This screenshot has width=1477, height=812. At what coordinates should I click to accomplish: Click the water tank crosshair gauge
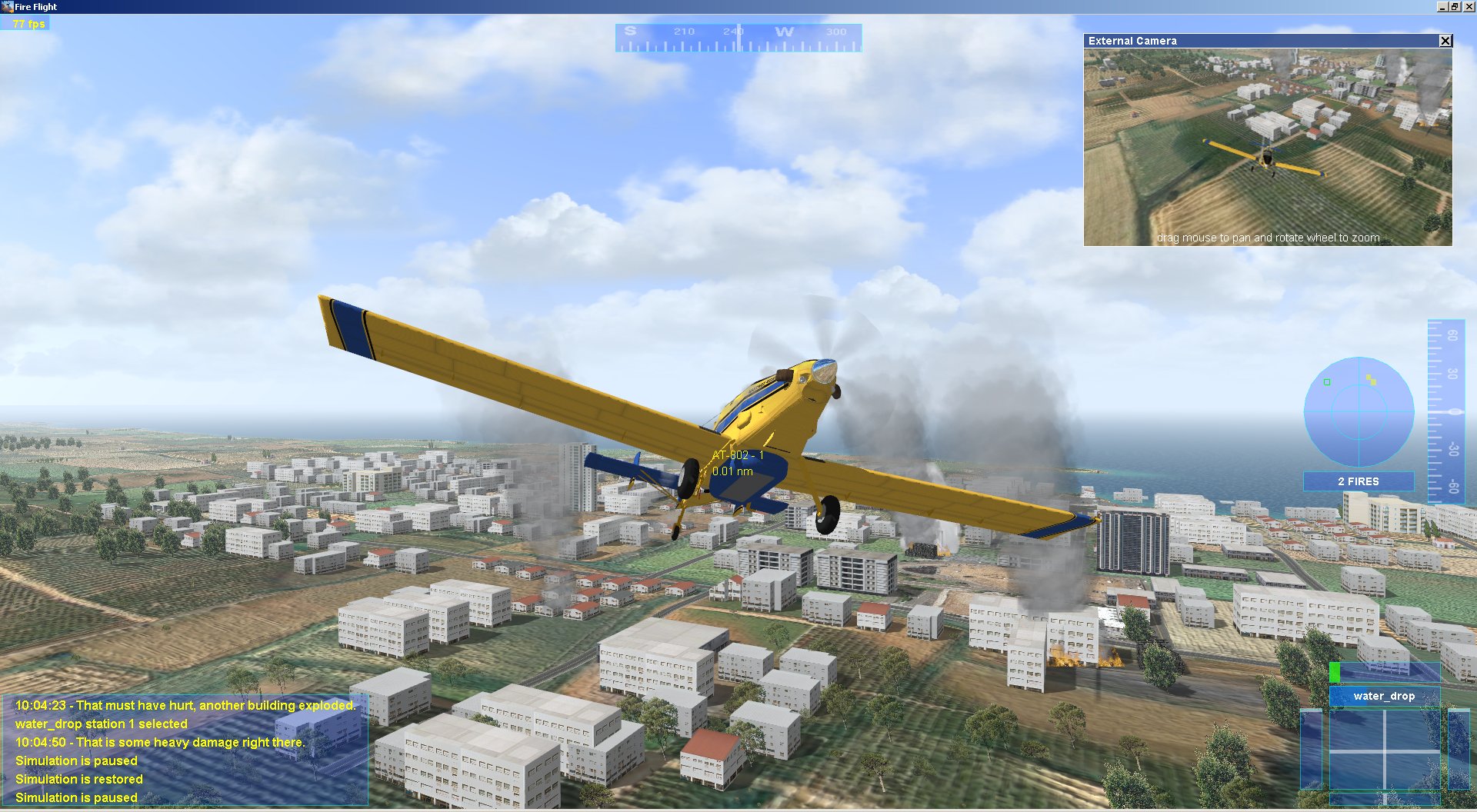[x=1385, y=750]
